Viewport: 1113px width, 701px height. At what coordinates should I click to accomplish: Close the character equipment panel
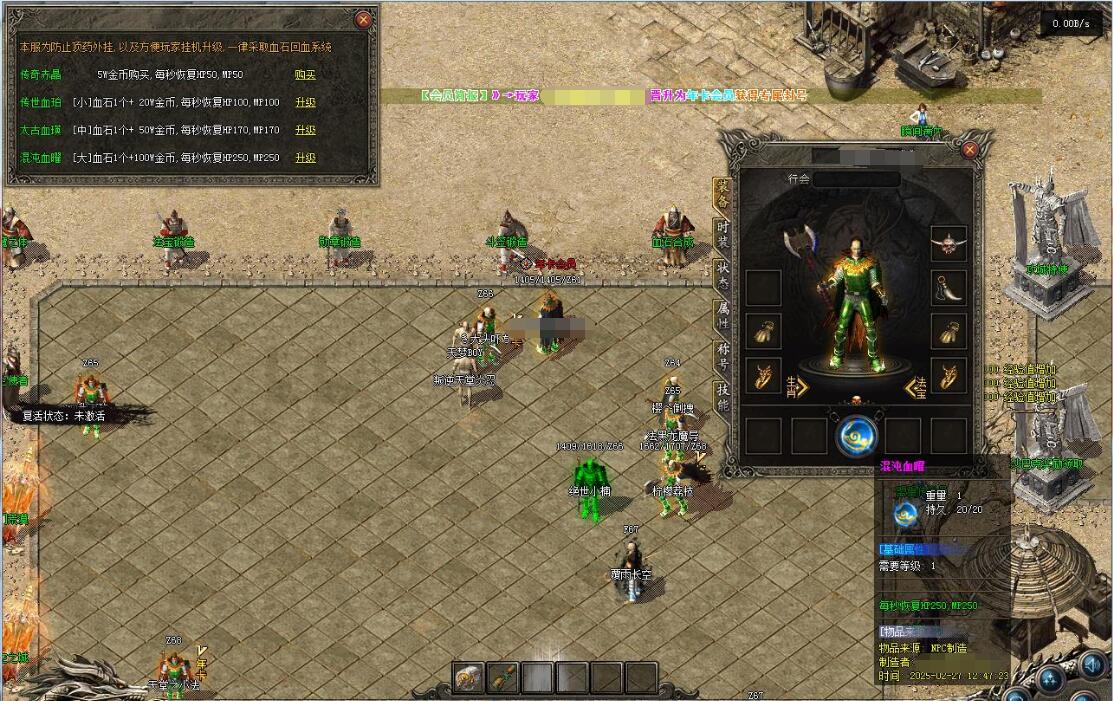point(969,149)
